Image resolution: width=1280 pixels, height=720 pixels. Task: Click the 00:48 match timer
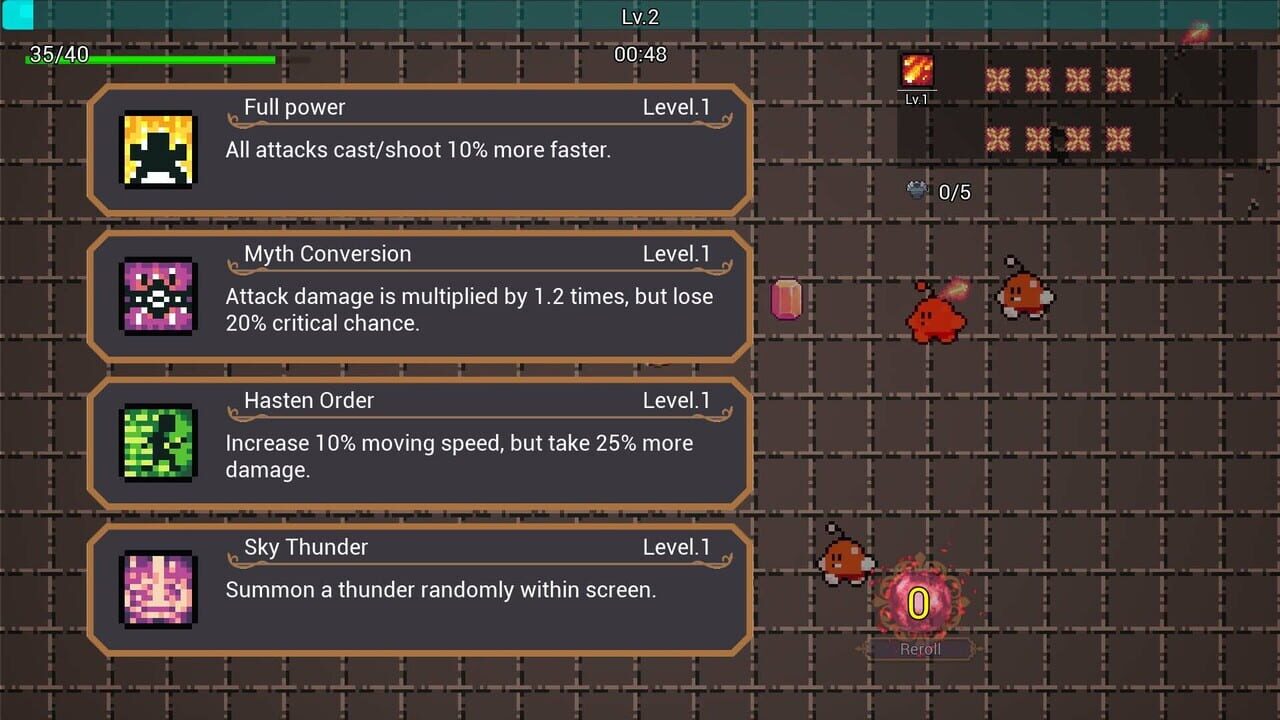641,55
